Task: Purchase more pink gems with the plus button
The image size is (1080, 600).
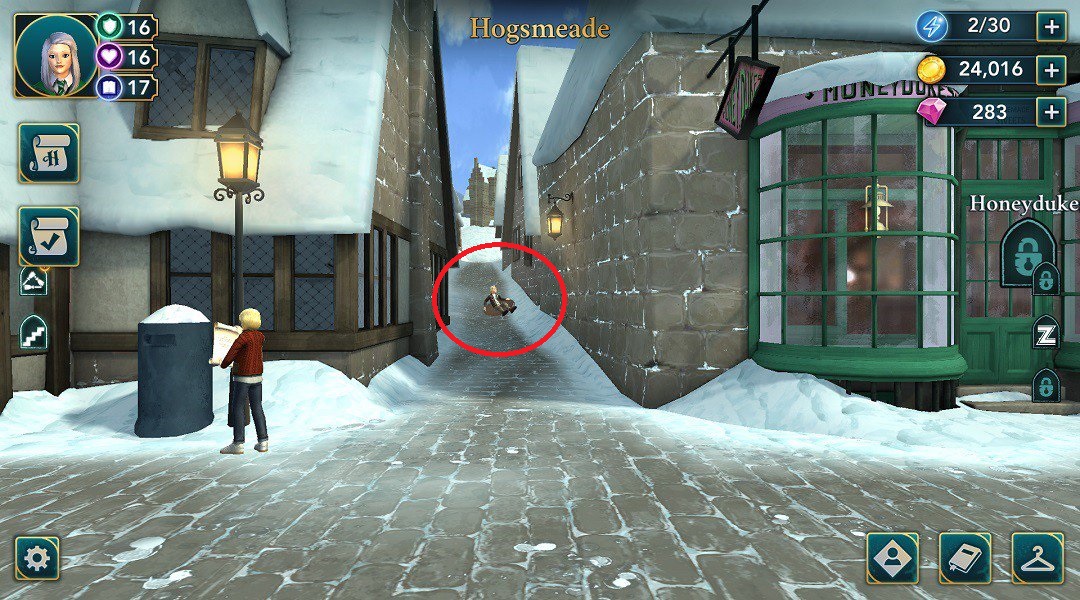Action: (1051, 111)
